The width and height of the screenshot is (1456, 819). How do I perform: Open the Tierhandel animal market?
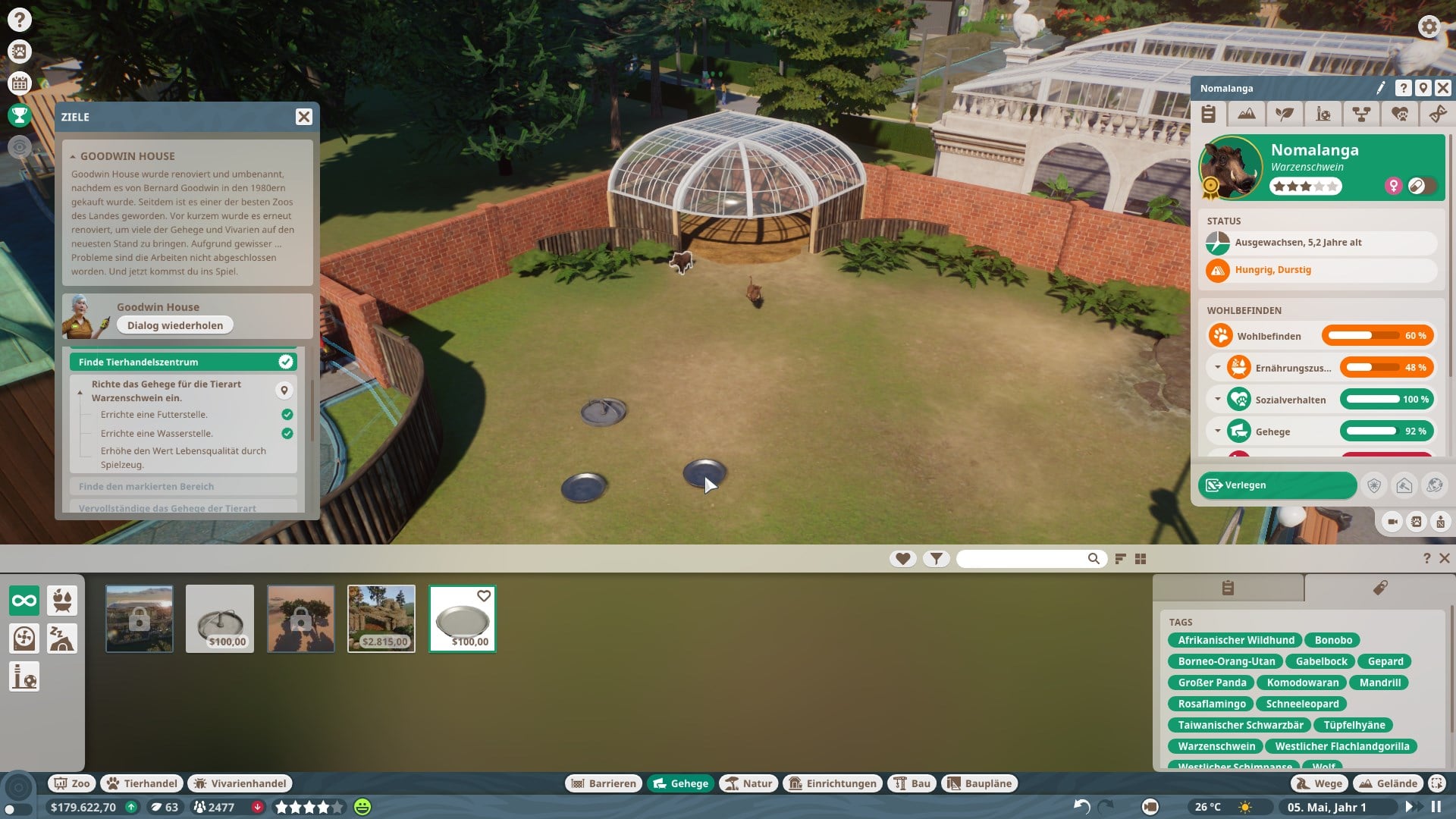tap(143, 783)
